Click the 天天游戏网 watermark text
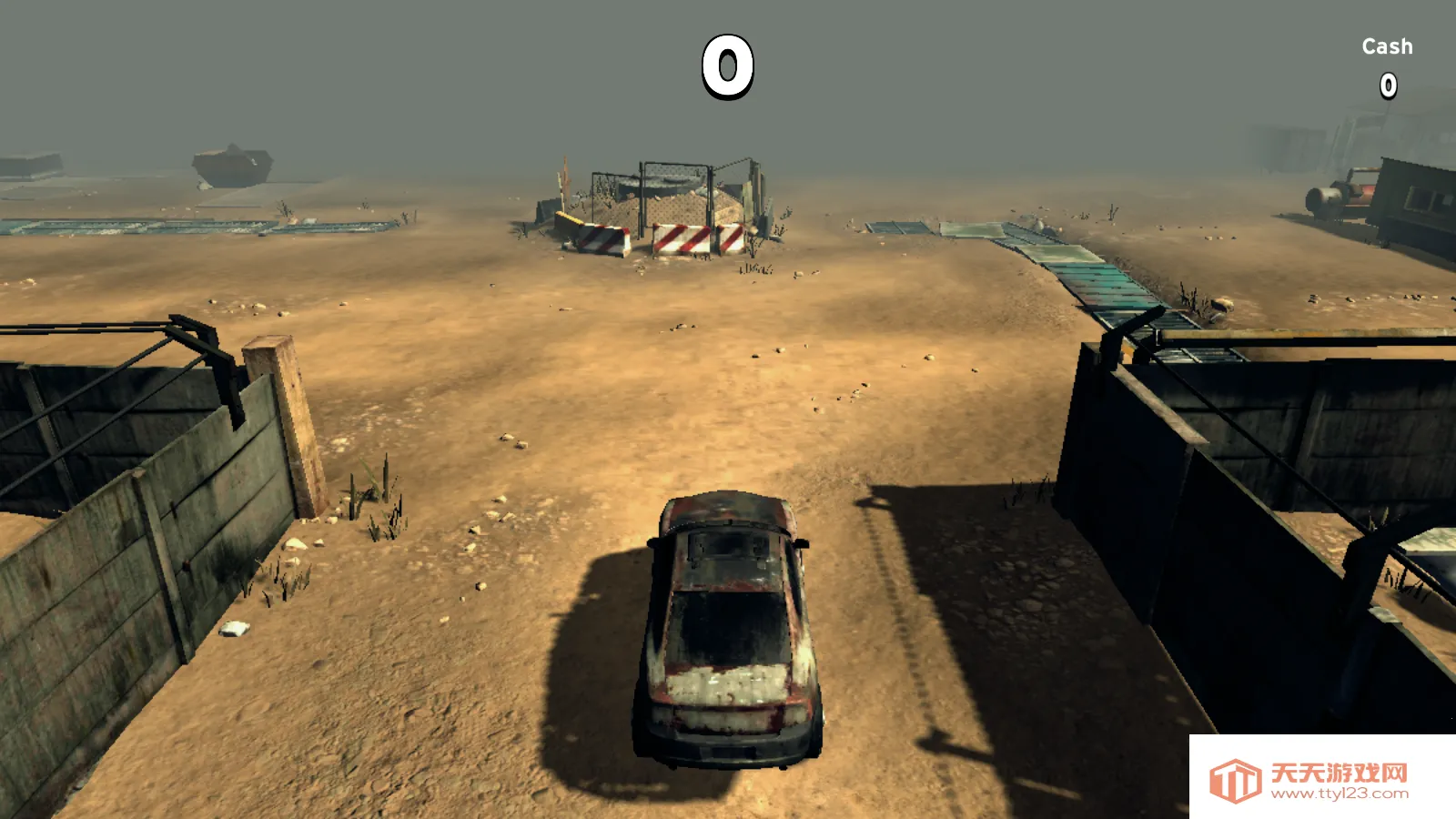Image resolution: width=1456 pixels, height=819 pixels. pyautogui.click(x=1338, y=767)
